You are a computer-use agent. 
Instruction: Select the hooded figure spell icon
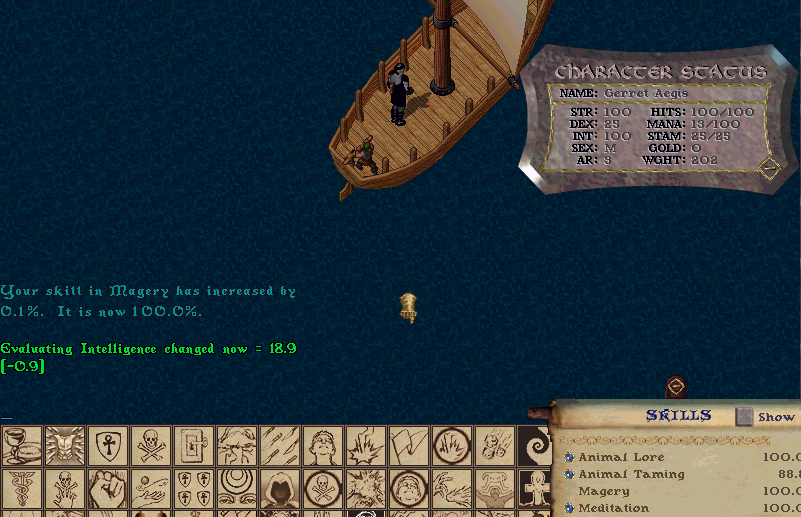tap(279, 488)
